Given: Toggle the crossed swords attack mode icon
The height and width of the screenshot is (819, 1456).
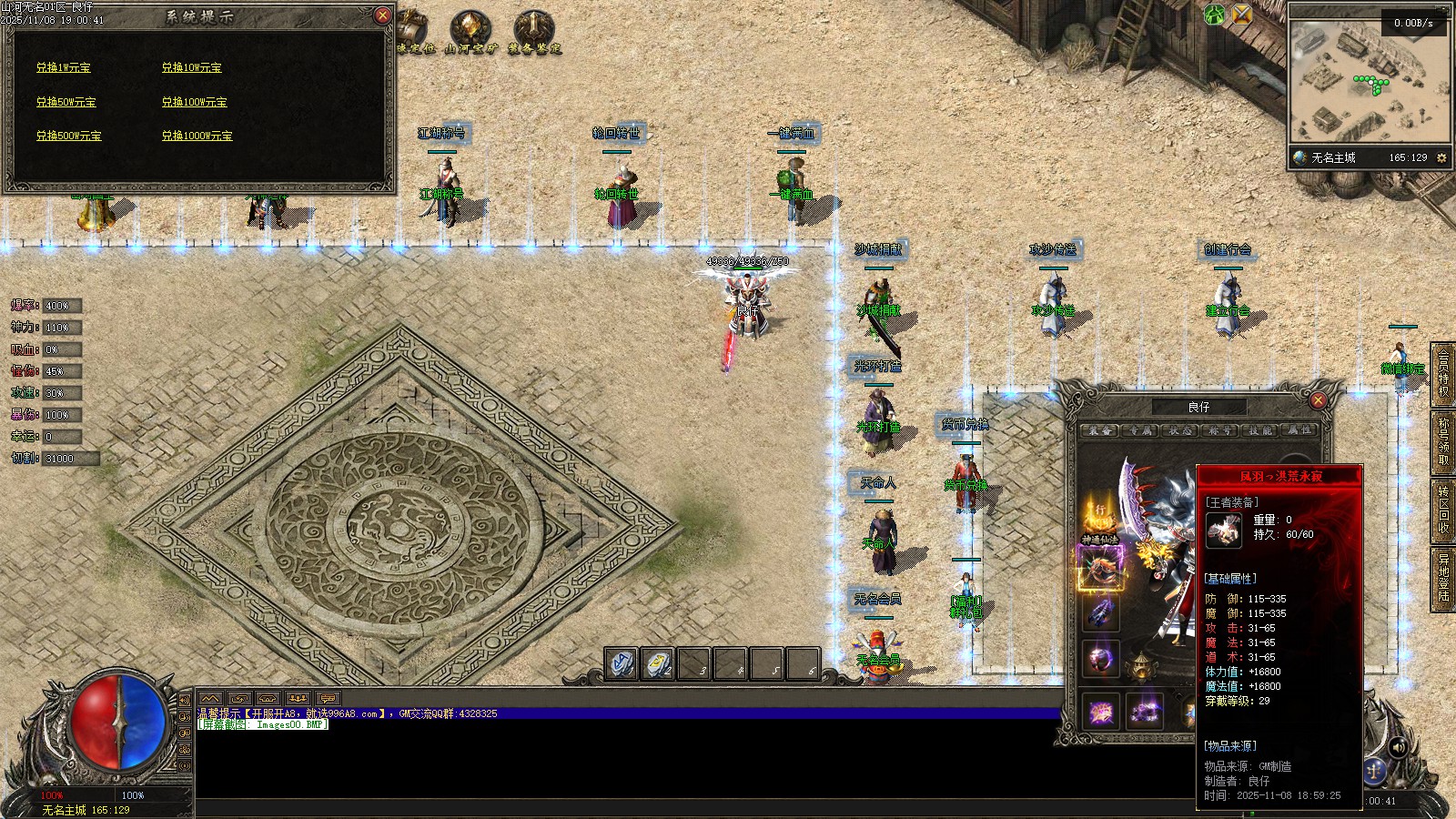Looking at the screenshot, I should (1242, 14).
